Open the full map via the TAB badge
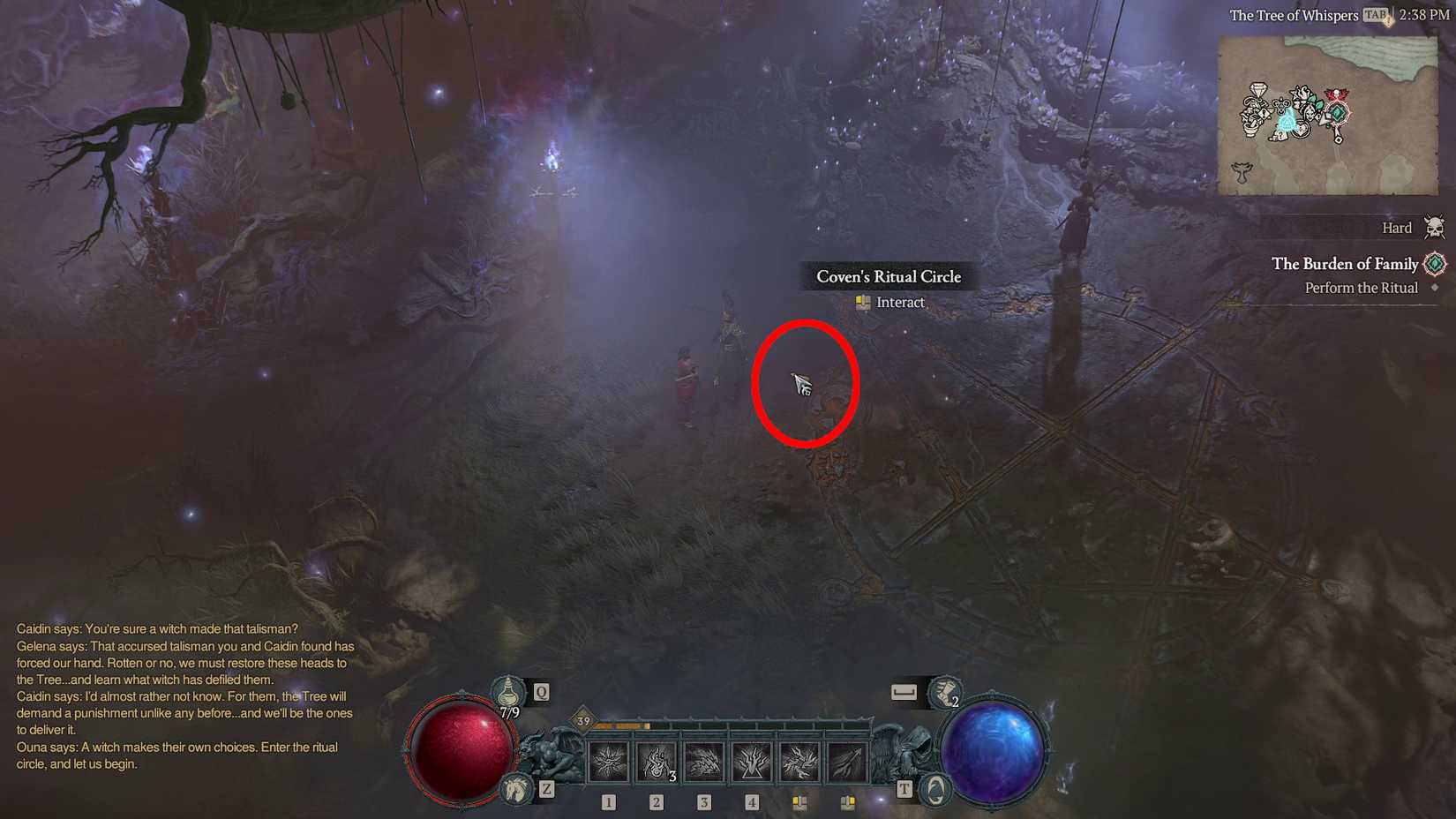This screenshot has height=819, width=1456. coord(1373,15)
